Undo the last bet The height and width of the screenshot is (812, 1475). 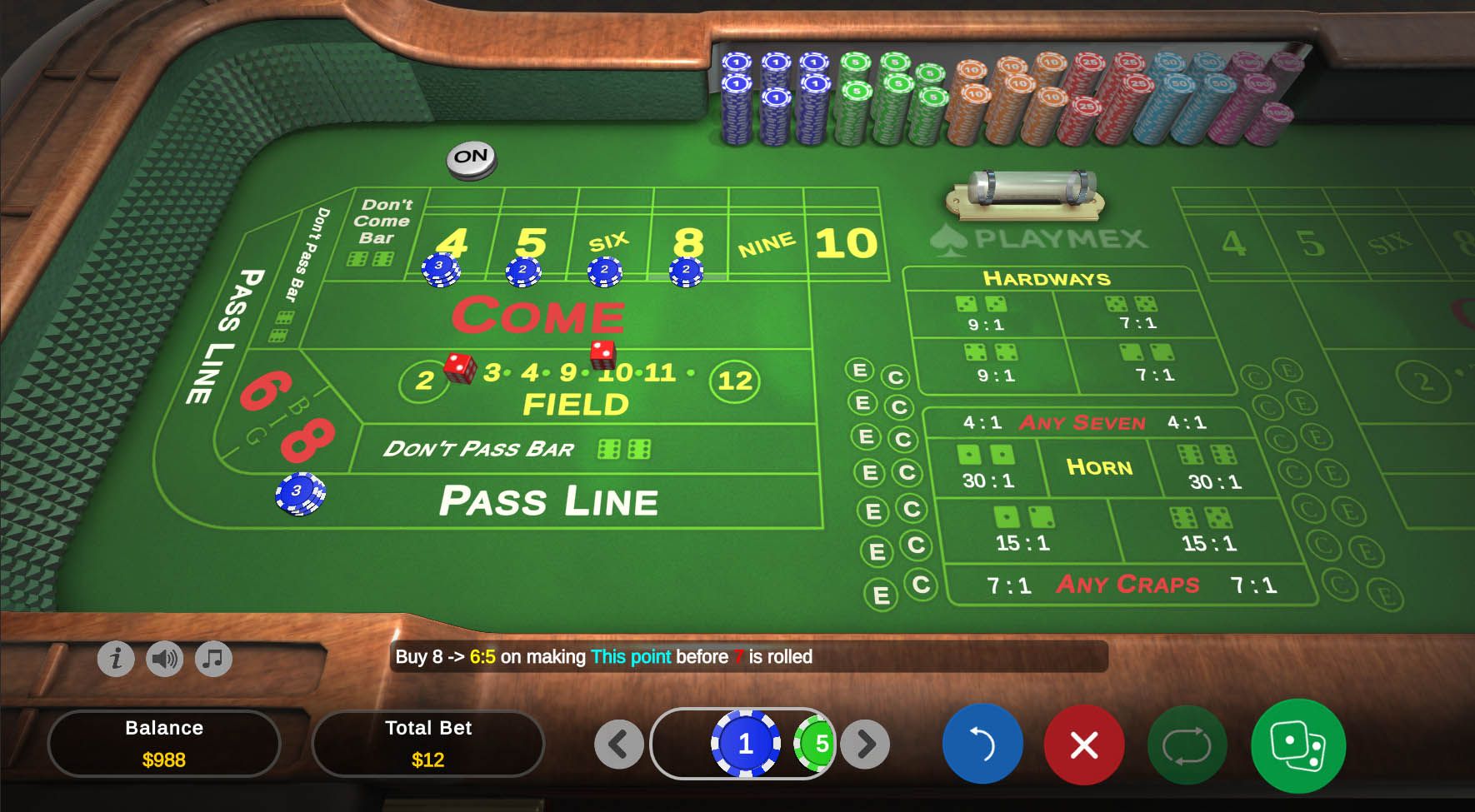(982, 744)
